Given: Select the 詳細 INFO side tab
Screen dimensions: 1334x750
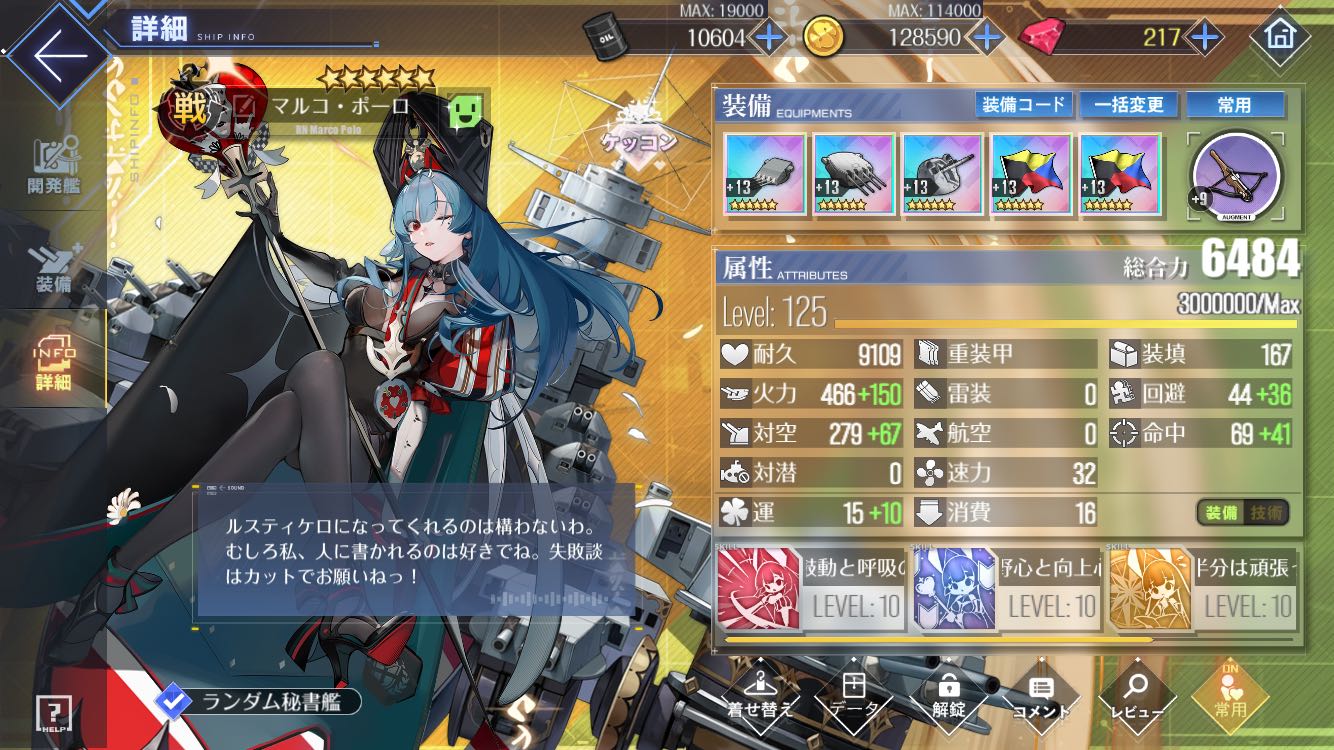Looking at the screenshot, I should (53, 367).
